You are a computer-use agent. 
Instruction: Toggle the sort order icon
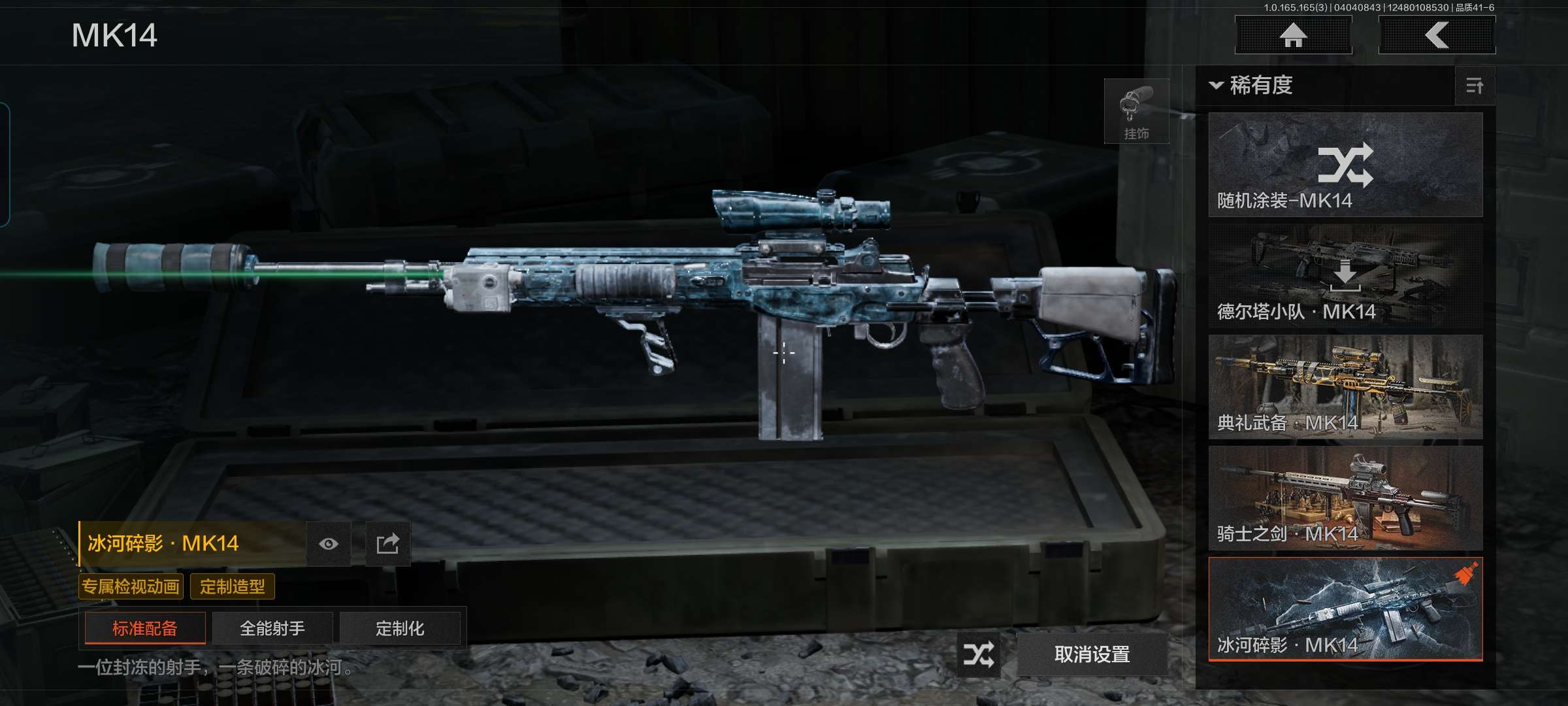click(x=1475, y=86)
